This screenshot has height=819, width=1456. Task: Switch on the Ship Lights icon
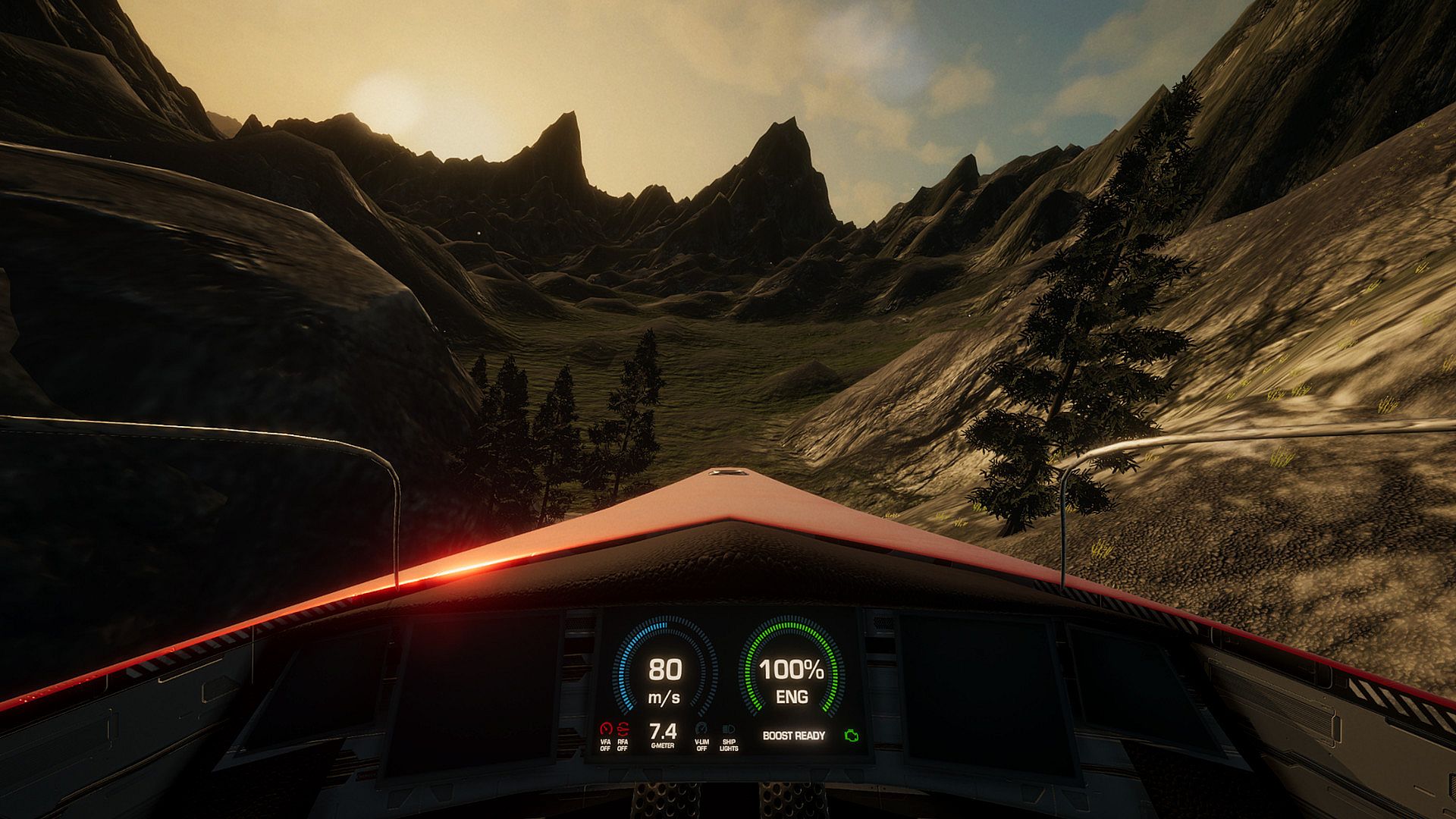[729, 734]
